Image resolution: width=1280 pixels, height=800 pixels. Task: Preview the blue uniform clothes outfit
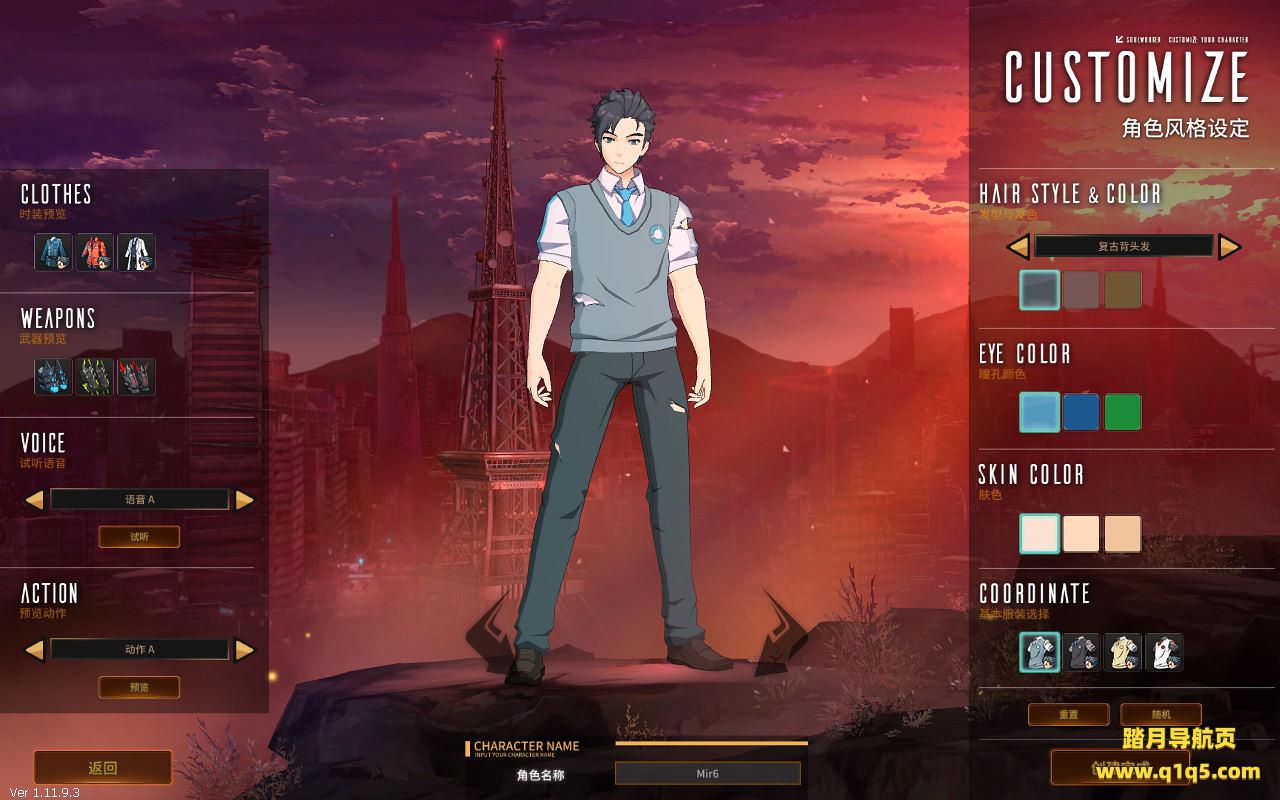(54, 252)
